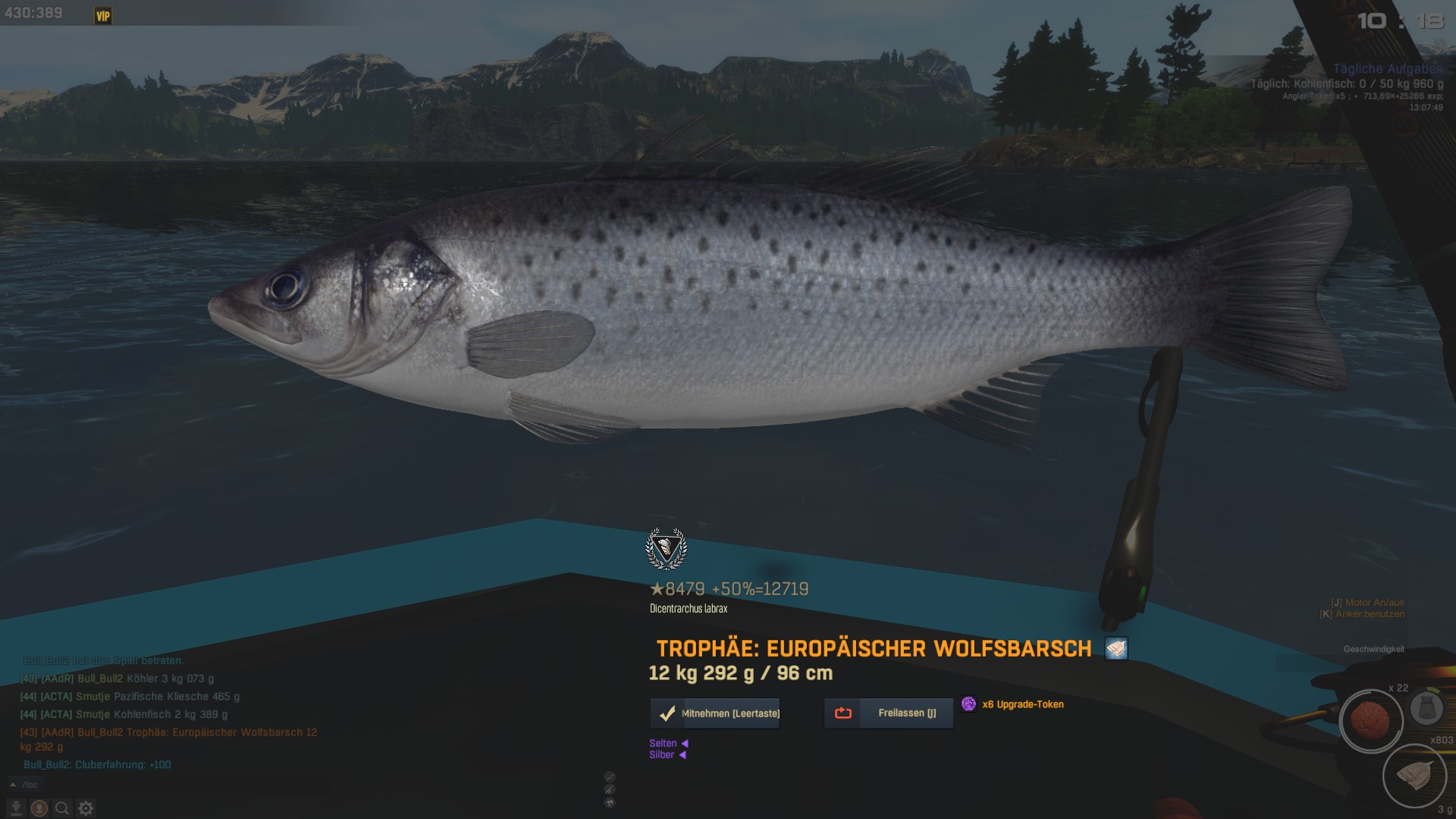Select the red boilie bait slot
The image size is (1456, 819).
pos(1370,721)
